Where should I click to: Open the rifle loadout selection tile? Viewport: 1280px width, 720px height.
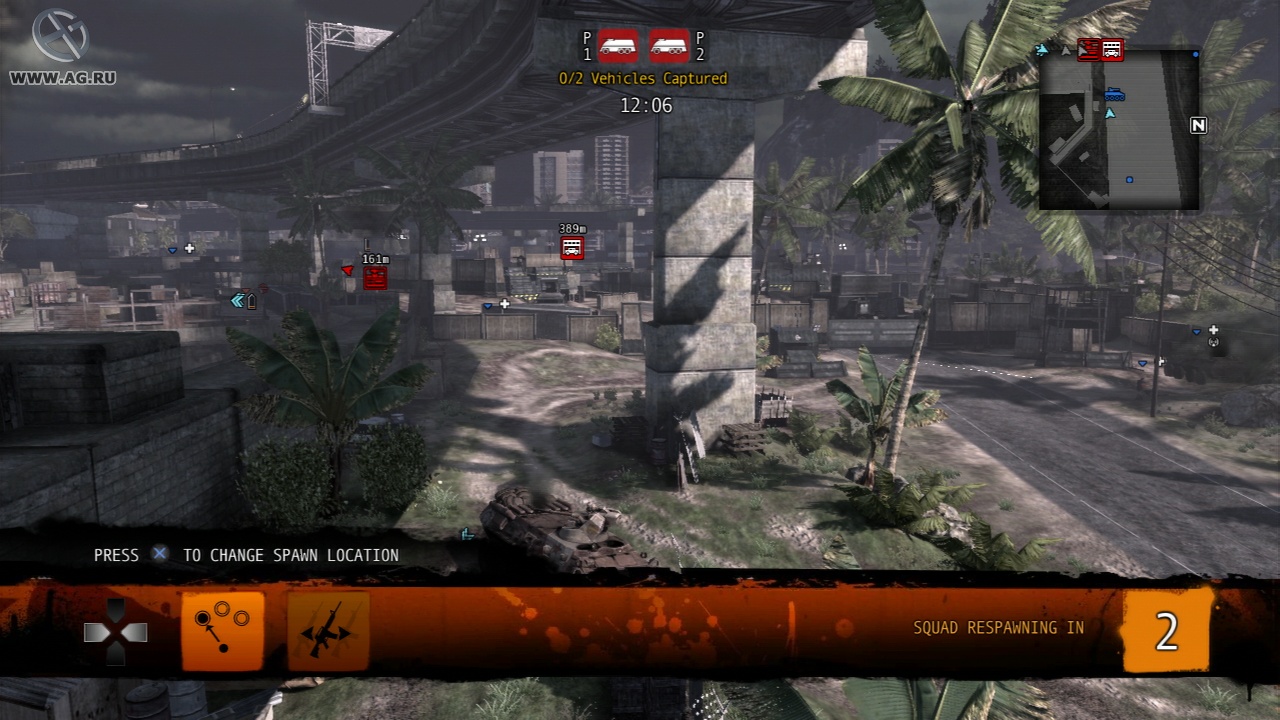(x=328, y=631)
